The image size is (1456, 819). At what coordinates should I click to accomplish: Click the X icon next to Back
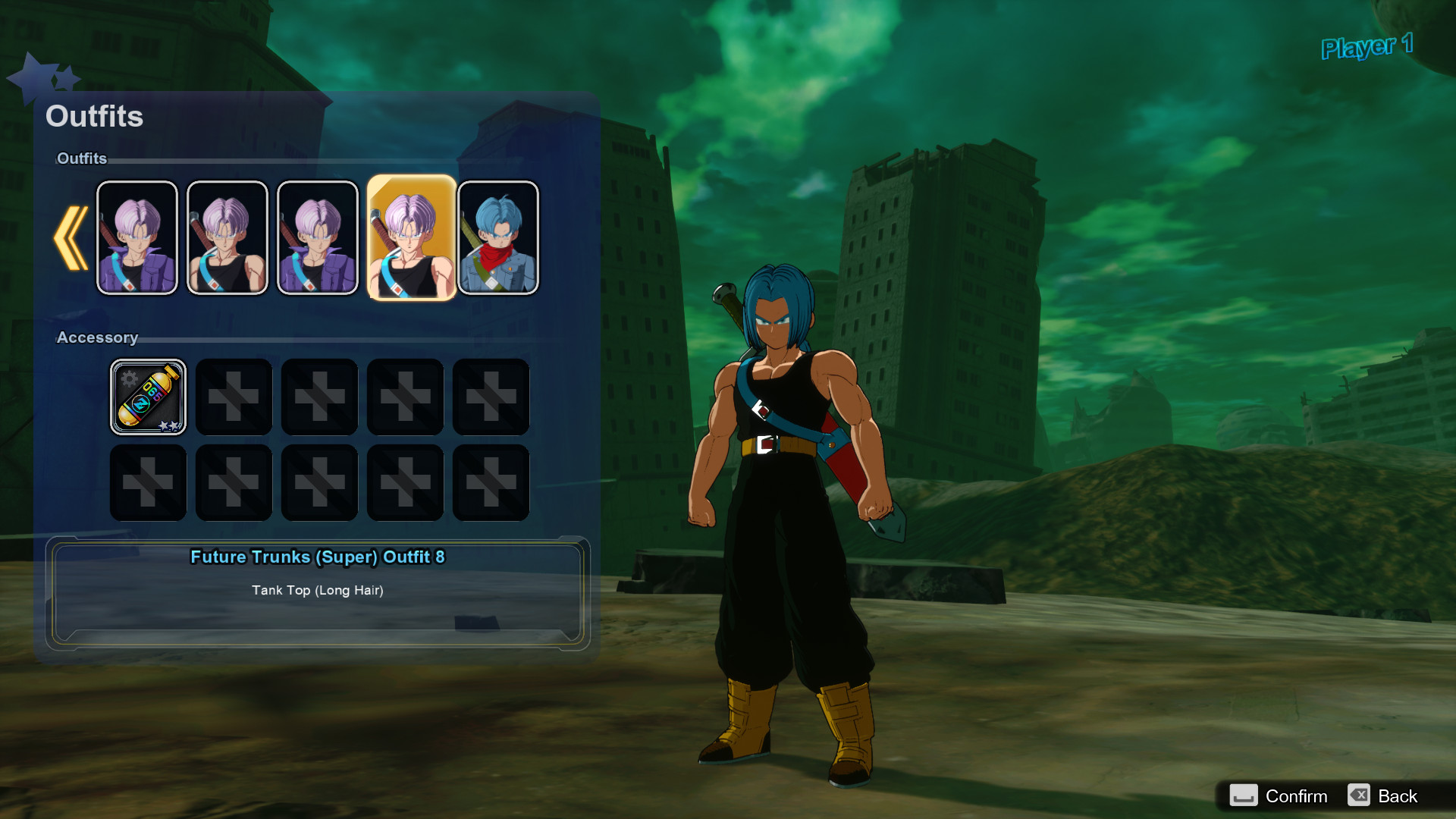point(1357,795)
